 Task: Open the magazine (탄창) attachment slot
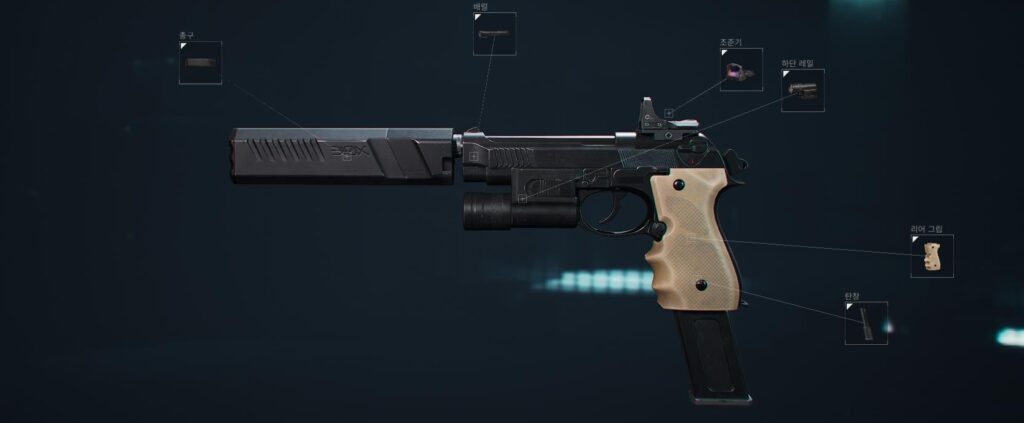[866, 323]
